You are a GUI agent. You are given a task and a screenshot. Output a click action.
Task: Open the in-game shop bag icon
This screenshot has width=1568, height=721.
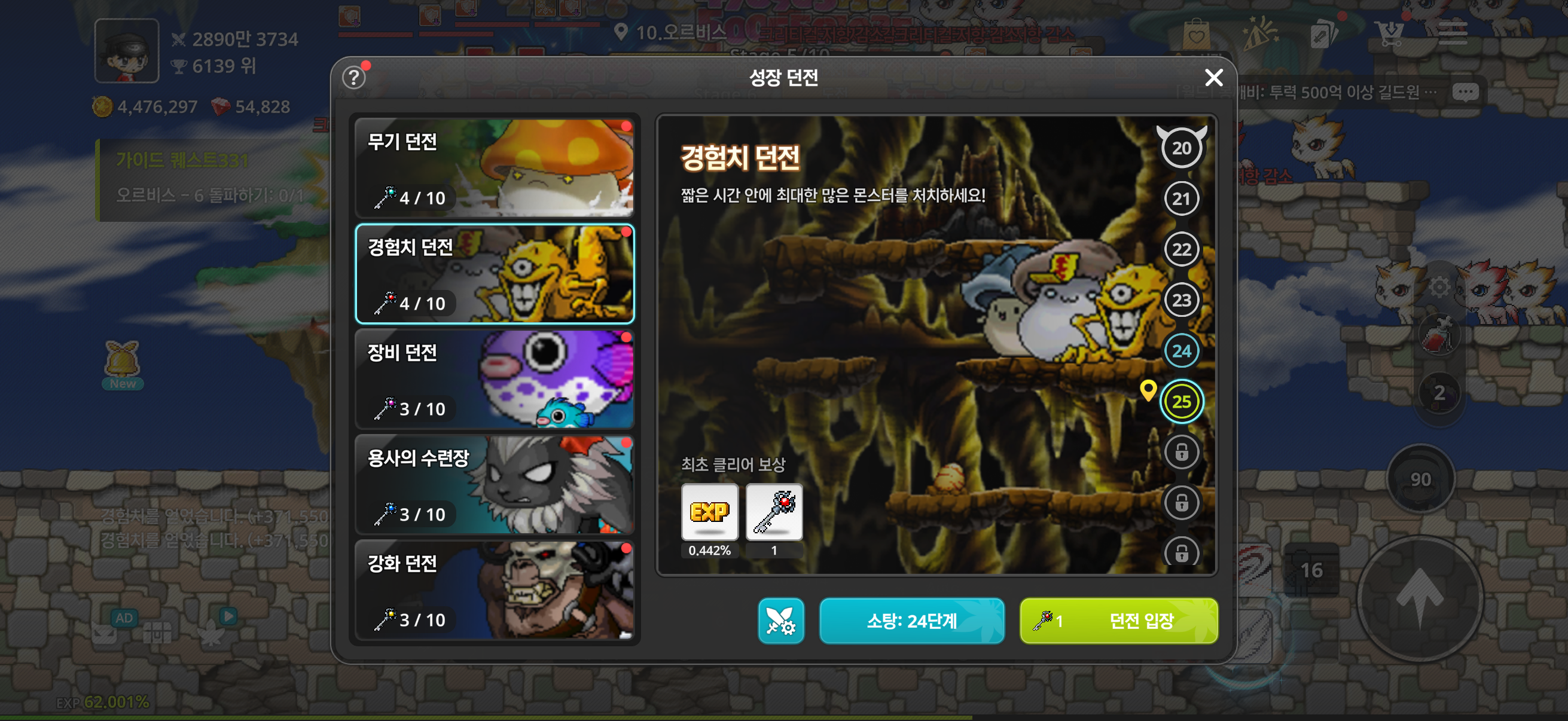1197,33
